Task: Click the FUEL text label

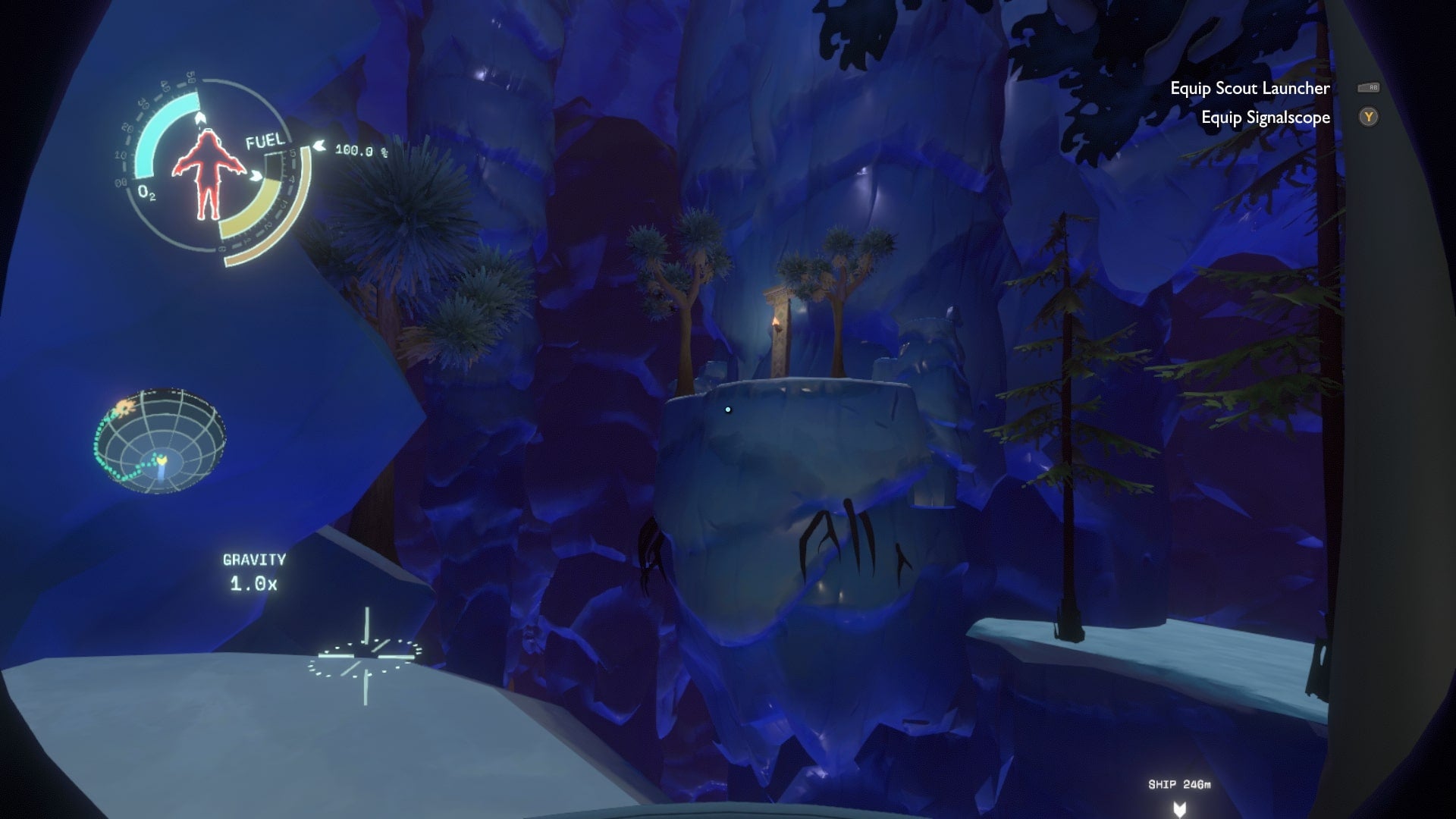Action: (x=265, y=140)
